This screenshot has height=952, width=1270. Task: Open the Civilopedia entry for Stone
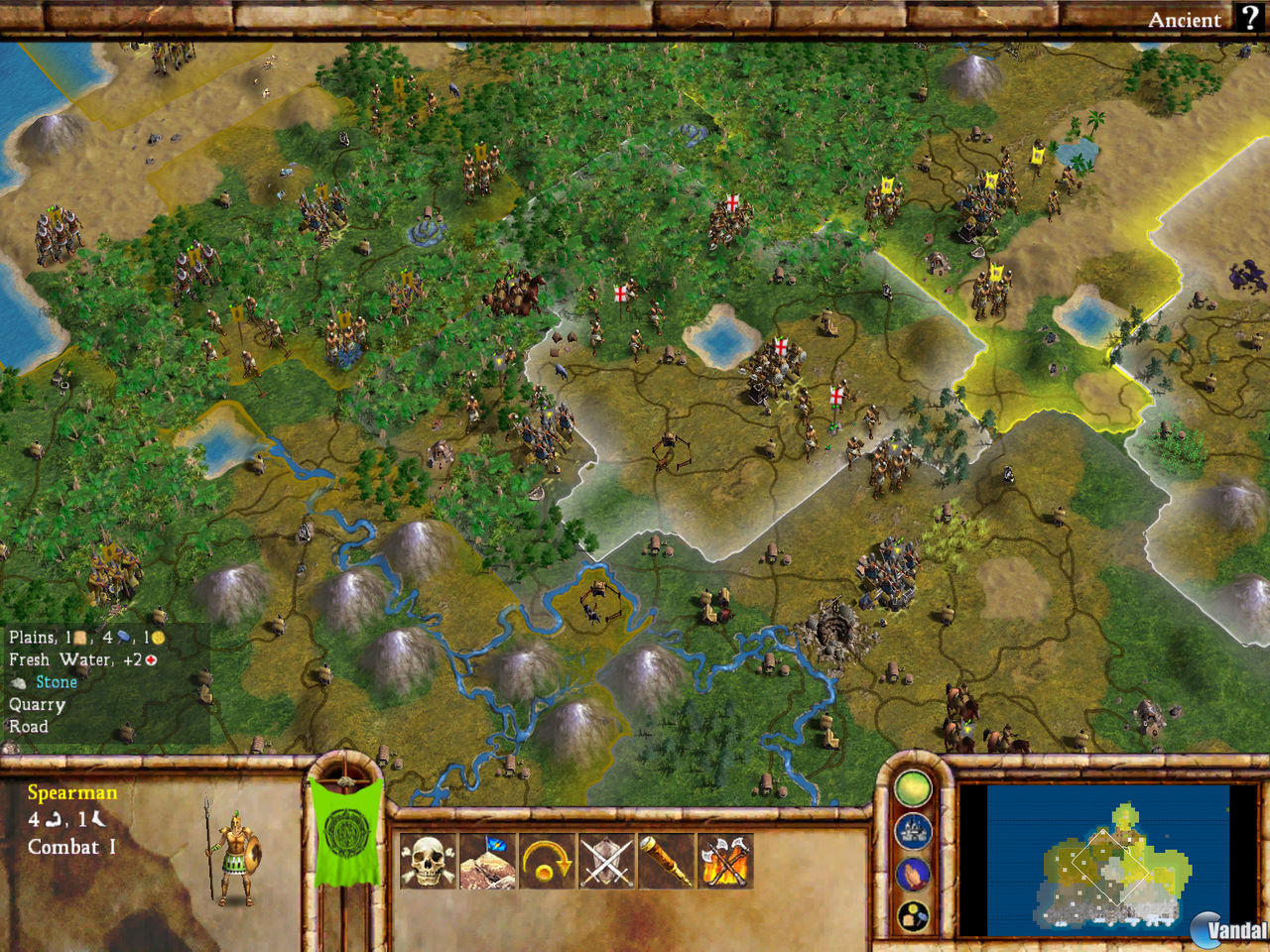pyautogui.click(x=57, y=681)
